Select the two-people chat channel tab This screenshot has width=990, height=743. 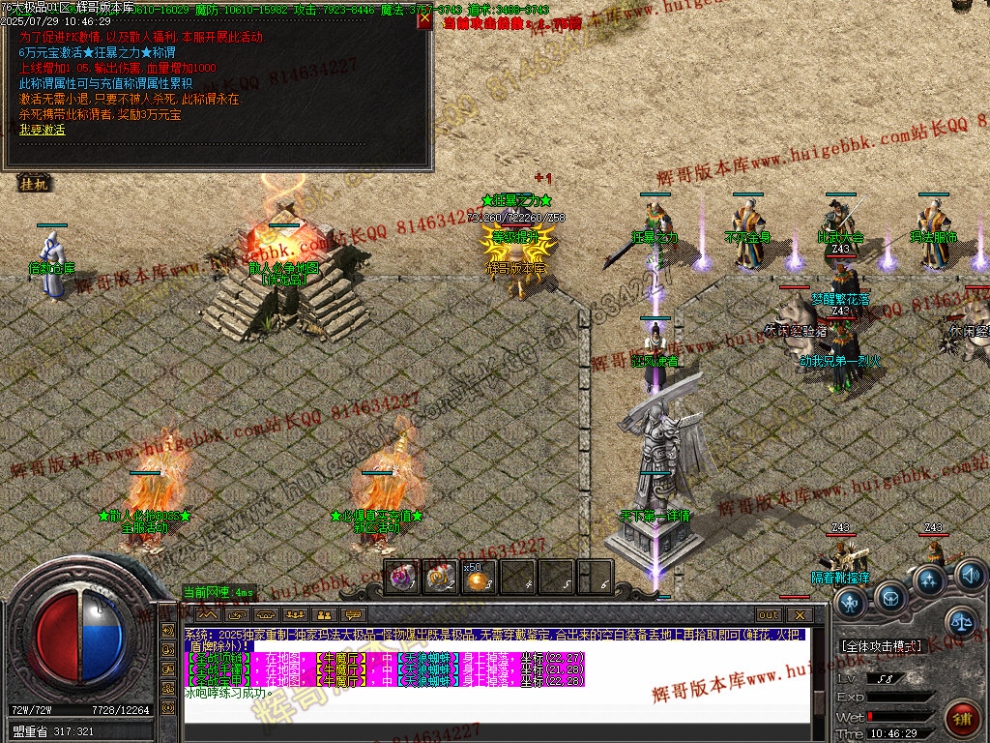point(323,615)
